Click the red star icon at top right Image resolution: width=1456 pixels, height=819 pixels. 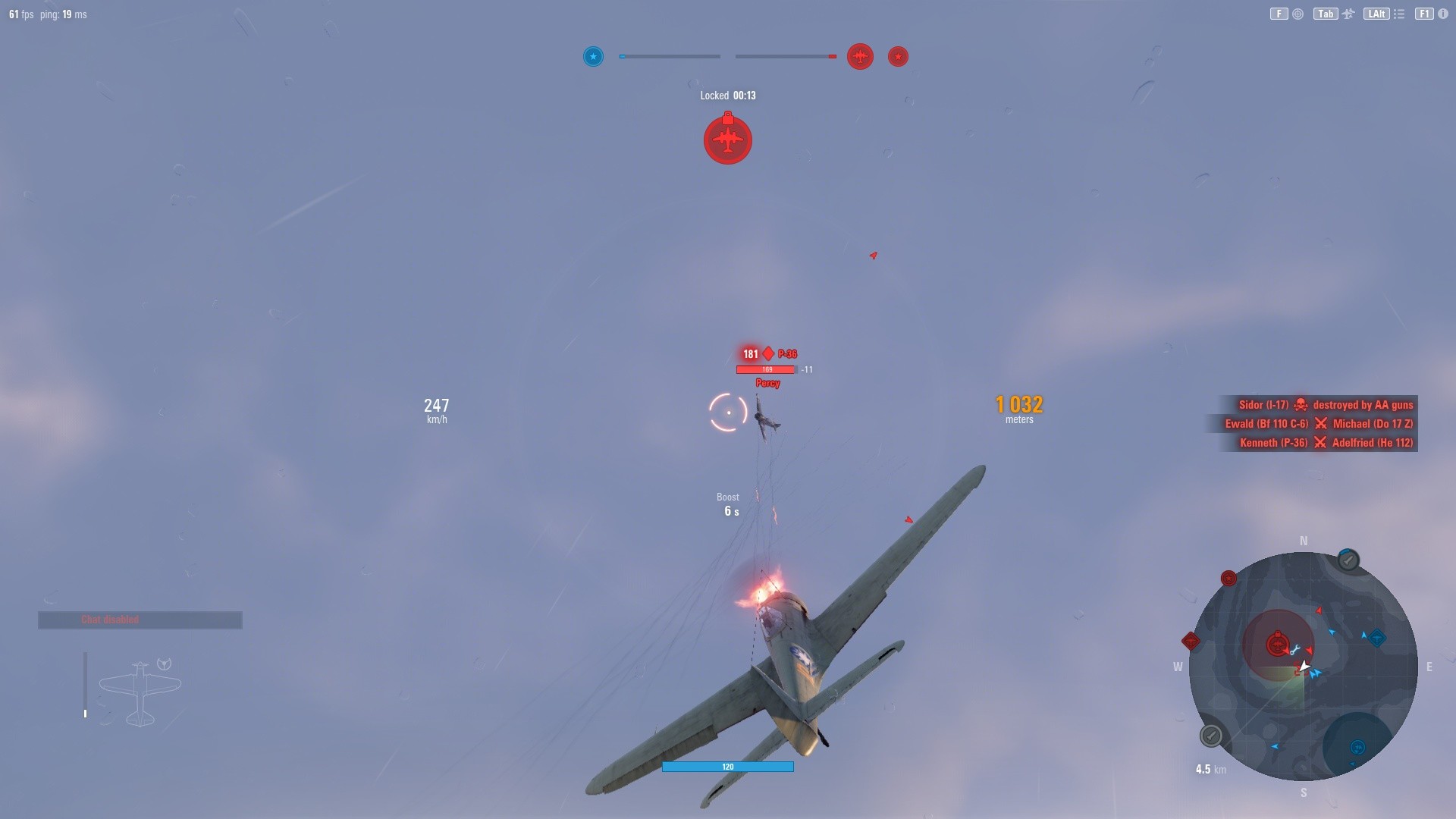898,56
